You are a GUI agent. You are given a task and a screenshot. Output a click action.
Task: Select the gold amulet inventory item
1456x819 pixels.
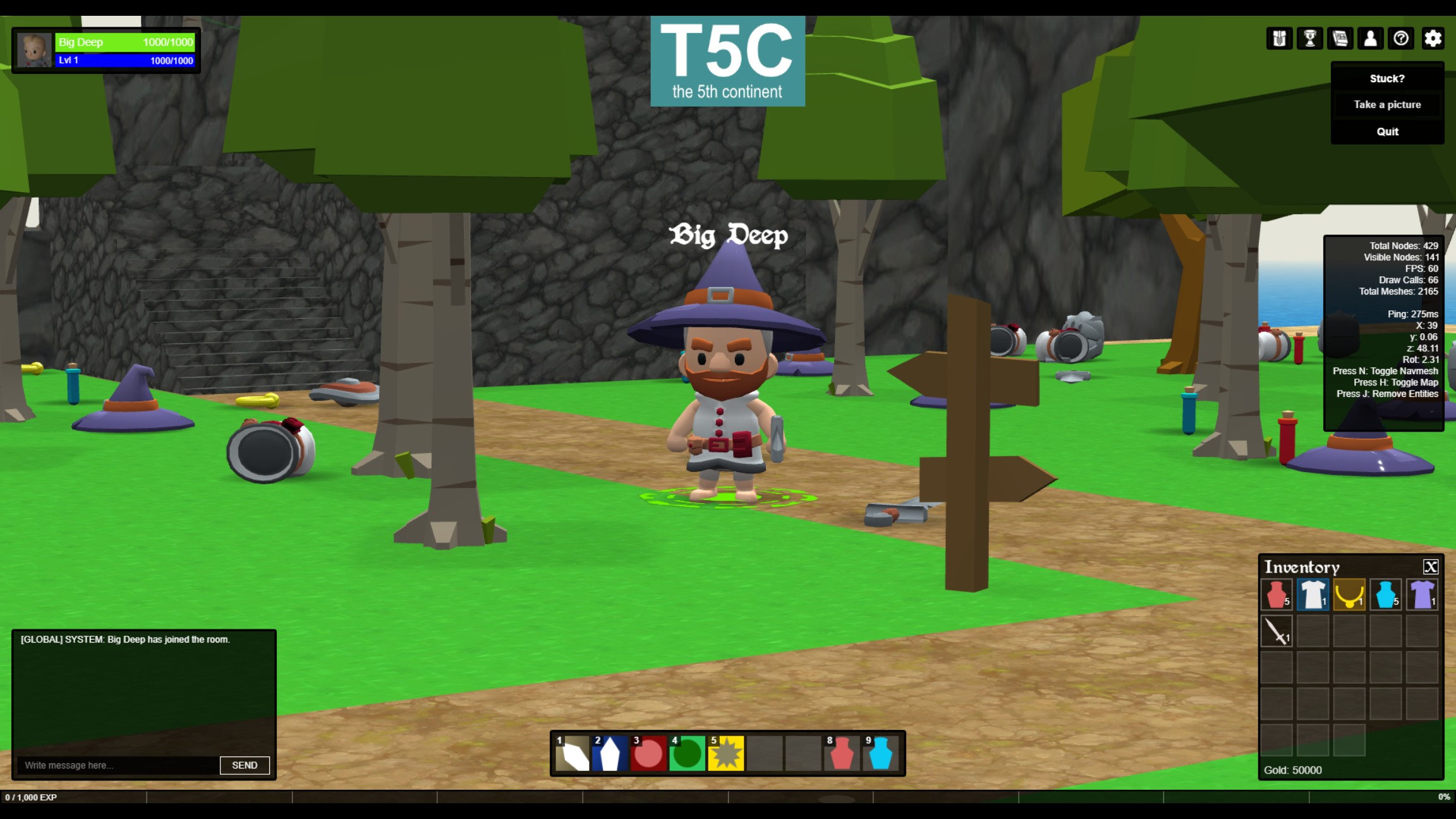tap(1349, 595)
